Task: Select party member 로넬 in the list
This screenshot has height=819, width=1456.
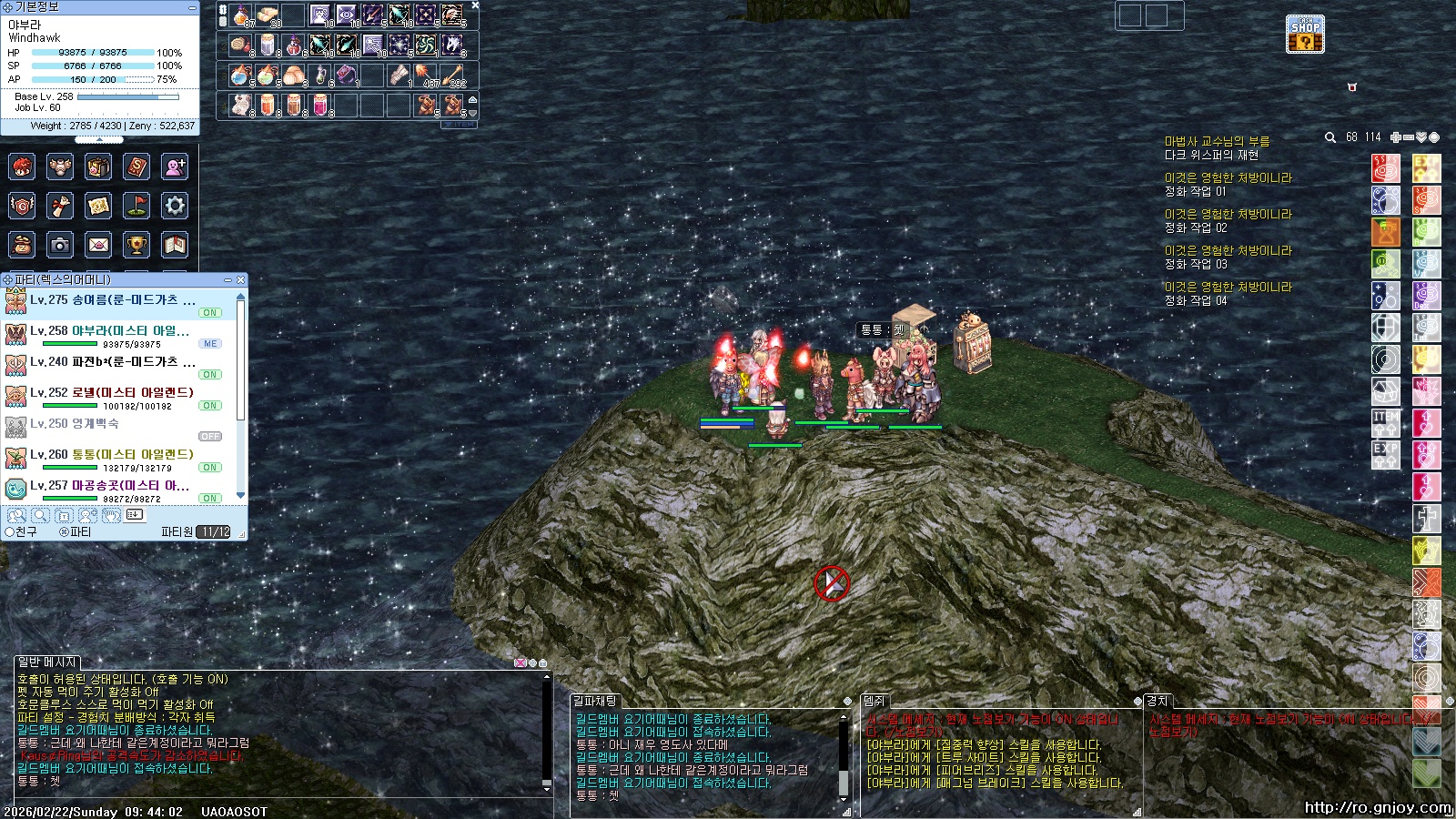Action: coord(132,393)
